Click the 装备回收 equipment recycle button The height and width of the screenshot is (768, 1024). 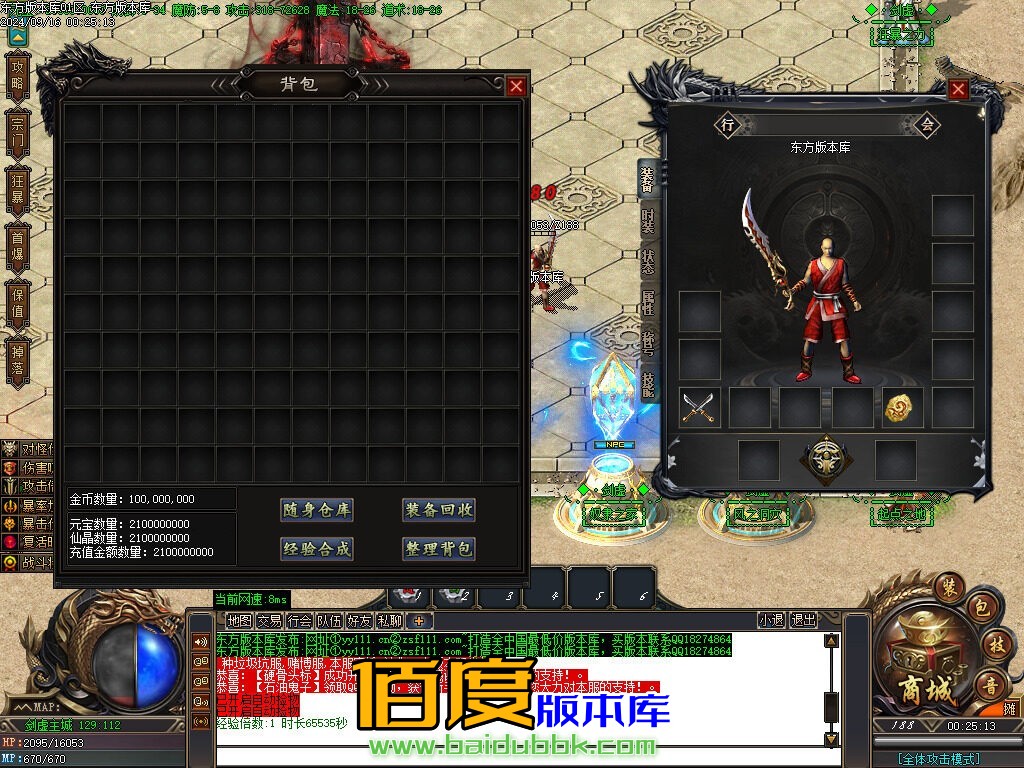pyautogui.click(x=439, y=510)
